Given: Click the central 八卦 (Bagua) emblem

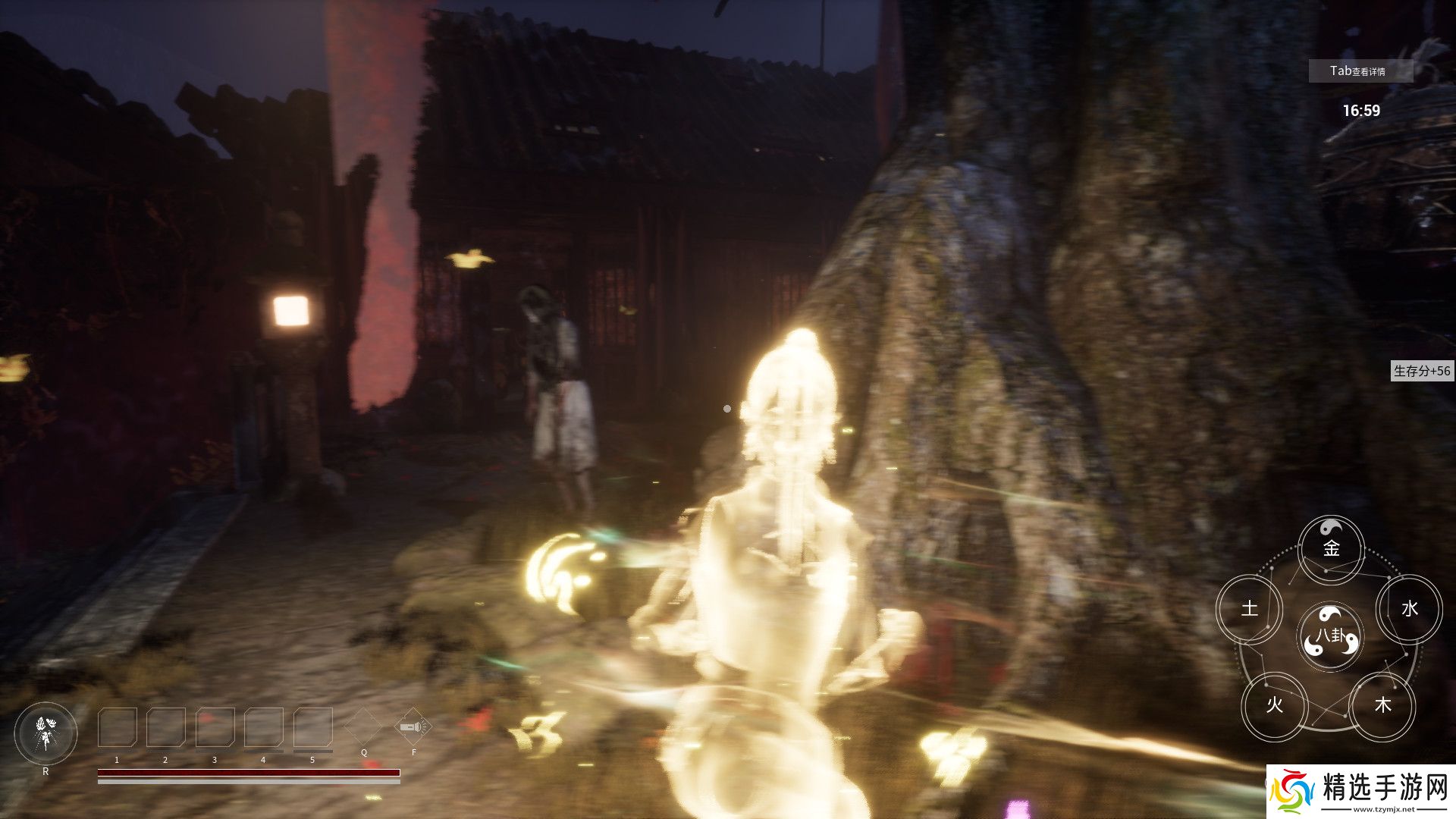Looking at the screenshot, I should coord(1330,636).
